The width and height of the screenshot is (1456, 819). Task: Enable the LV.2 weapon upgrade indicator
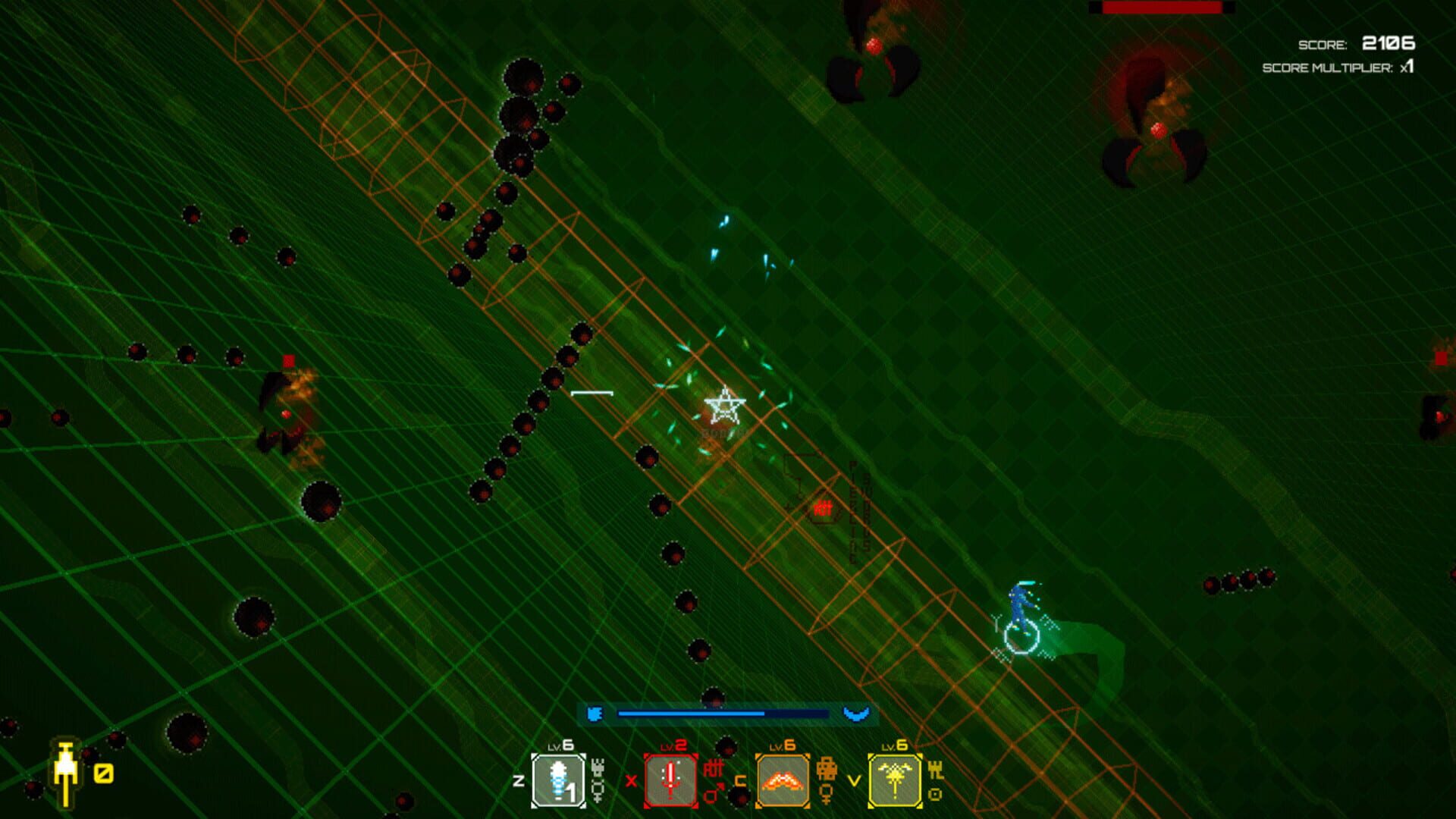(673, 746)
